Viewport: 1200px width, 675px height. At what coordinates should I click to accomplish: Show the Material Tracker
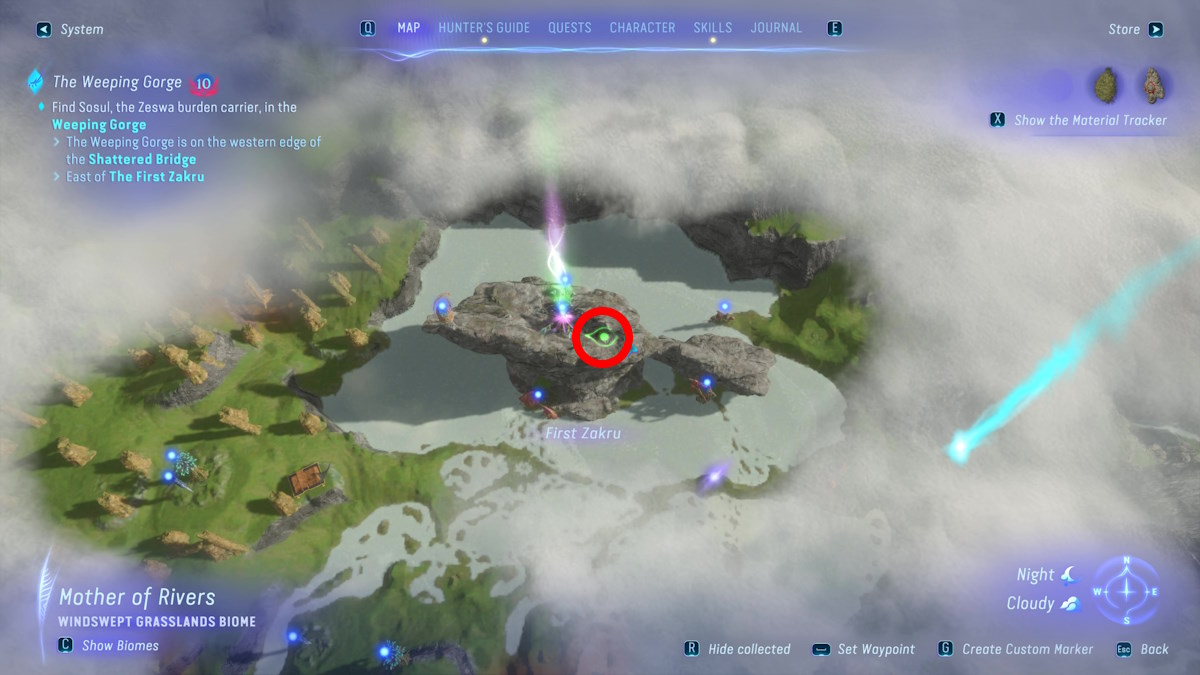tap(1080, 120)
